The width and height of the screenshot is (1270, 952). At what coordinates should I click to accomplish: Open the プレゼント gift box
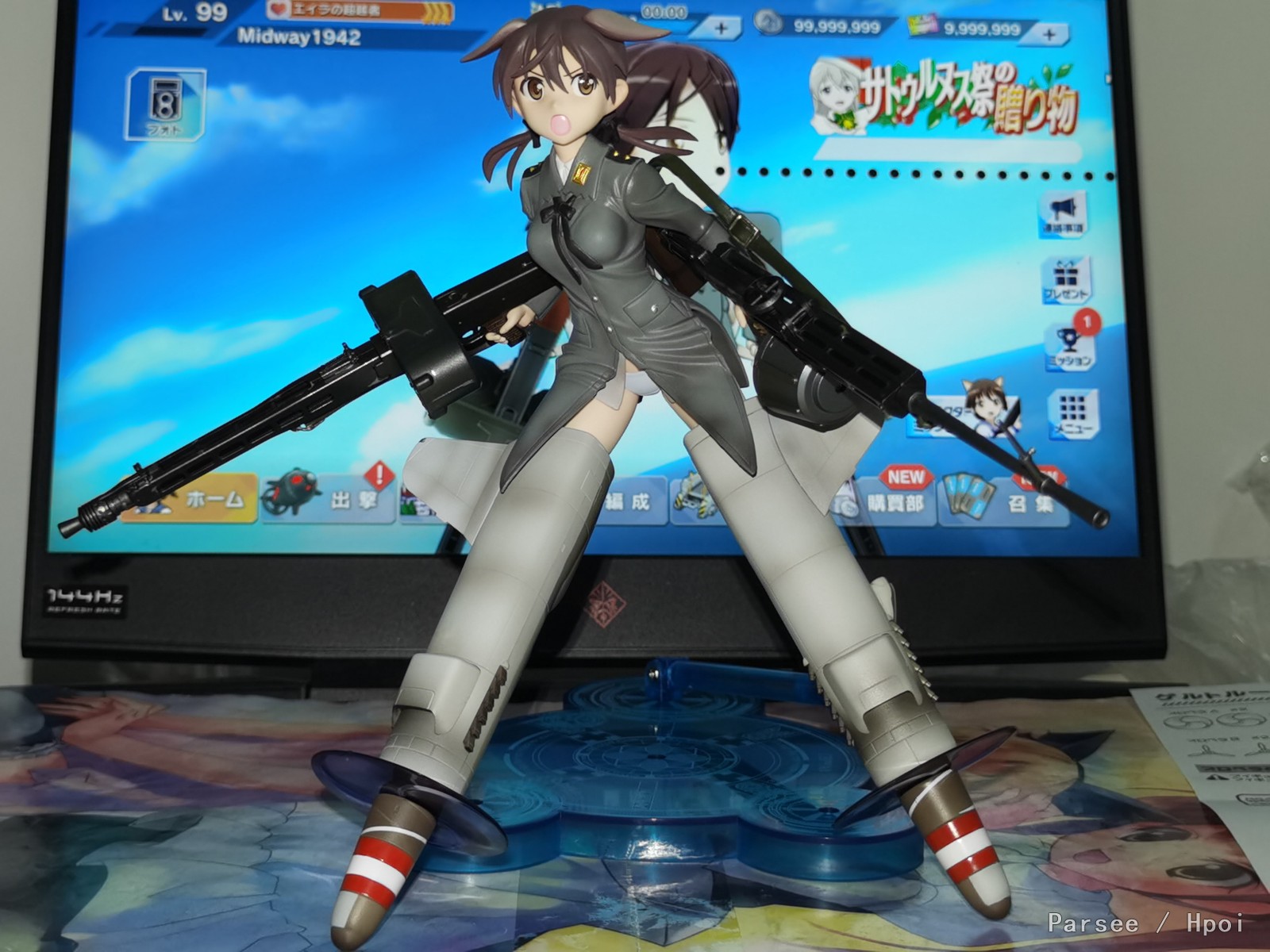click(x=1064, y=279)
